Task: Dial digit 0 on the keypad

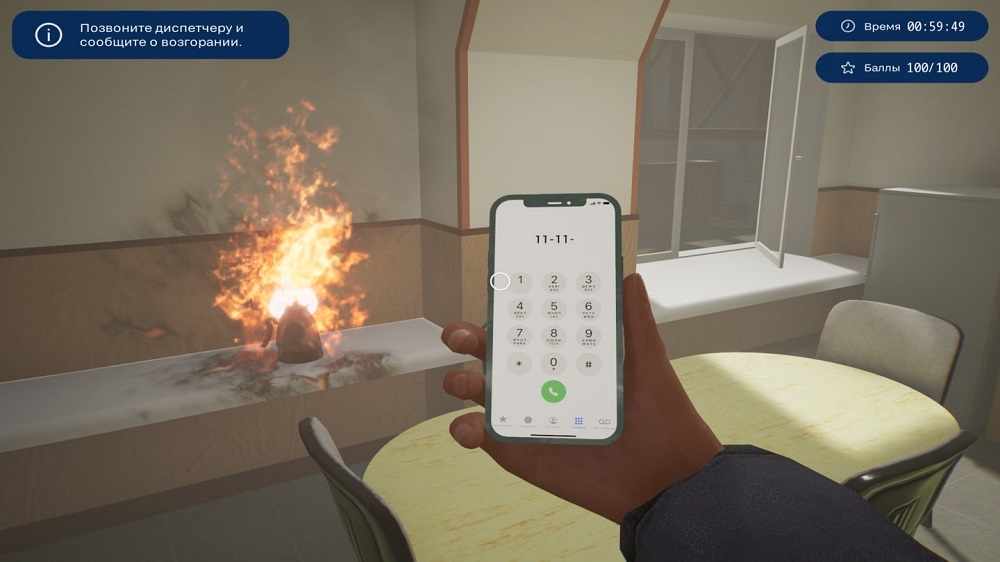Action: pos(554,363)
